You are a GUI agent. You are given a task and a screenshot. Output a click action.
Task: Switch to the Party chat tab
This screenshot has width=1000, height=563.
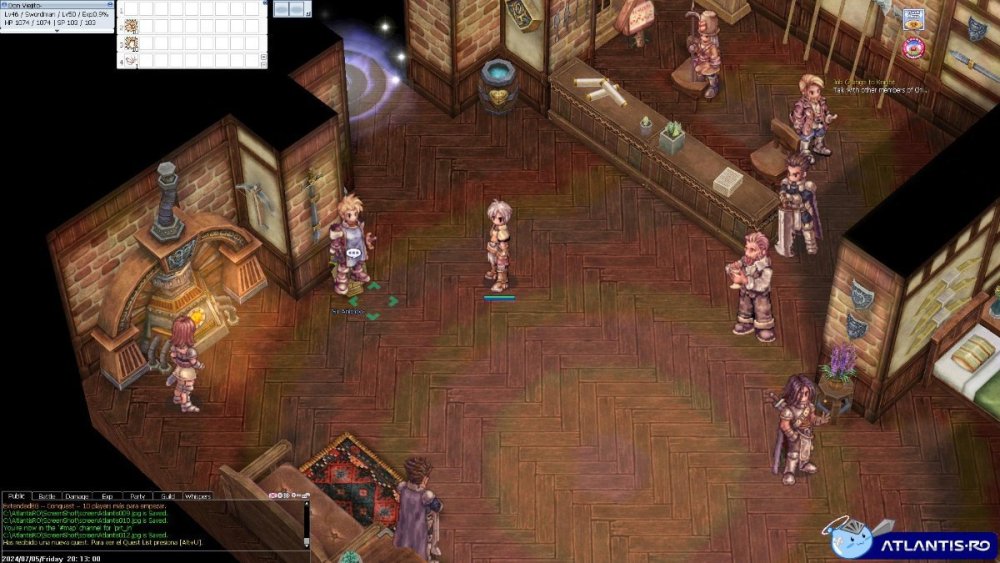tap(137, 496)
